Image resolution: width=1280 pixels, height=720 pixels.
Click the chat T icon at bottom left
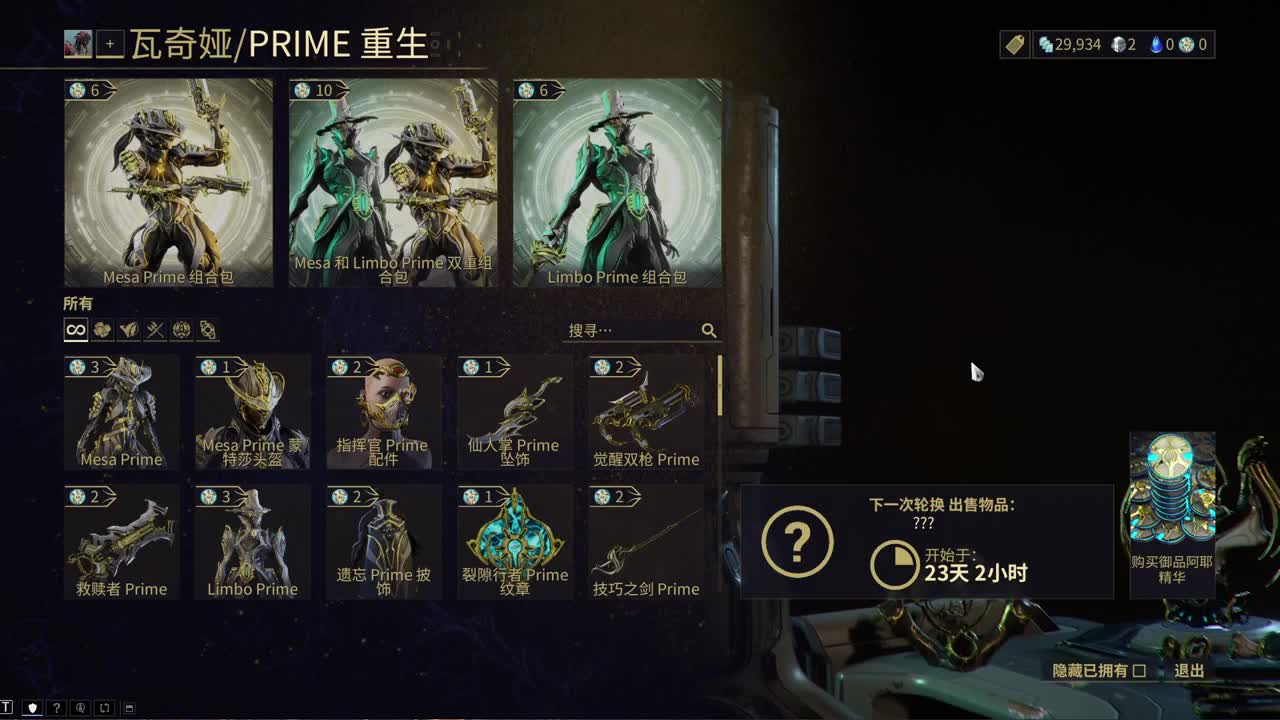click(7, 709)
